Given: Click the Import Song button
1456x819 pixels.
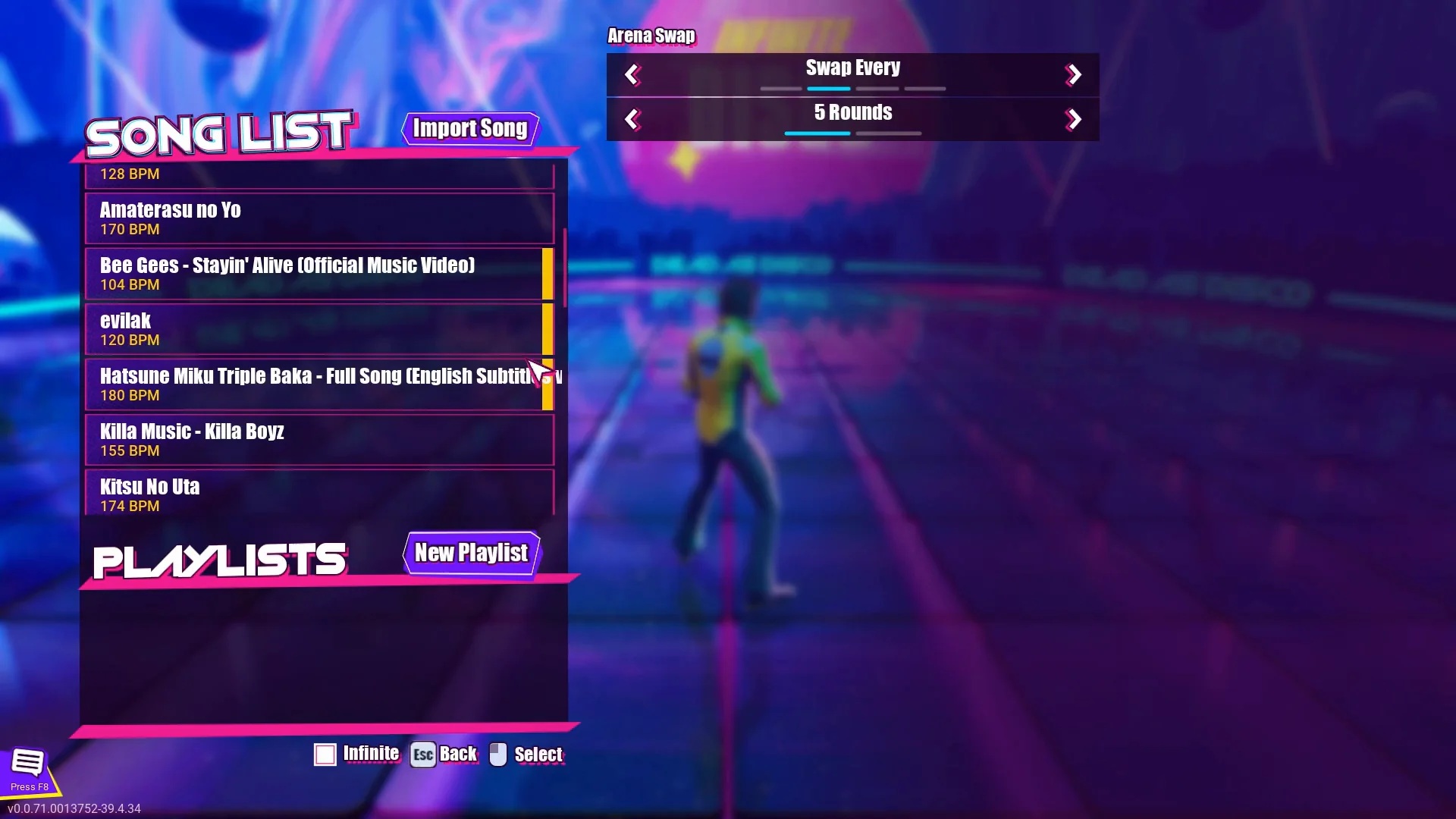Looking at the screenshot, I should tap(469, 129).
